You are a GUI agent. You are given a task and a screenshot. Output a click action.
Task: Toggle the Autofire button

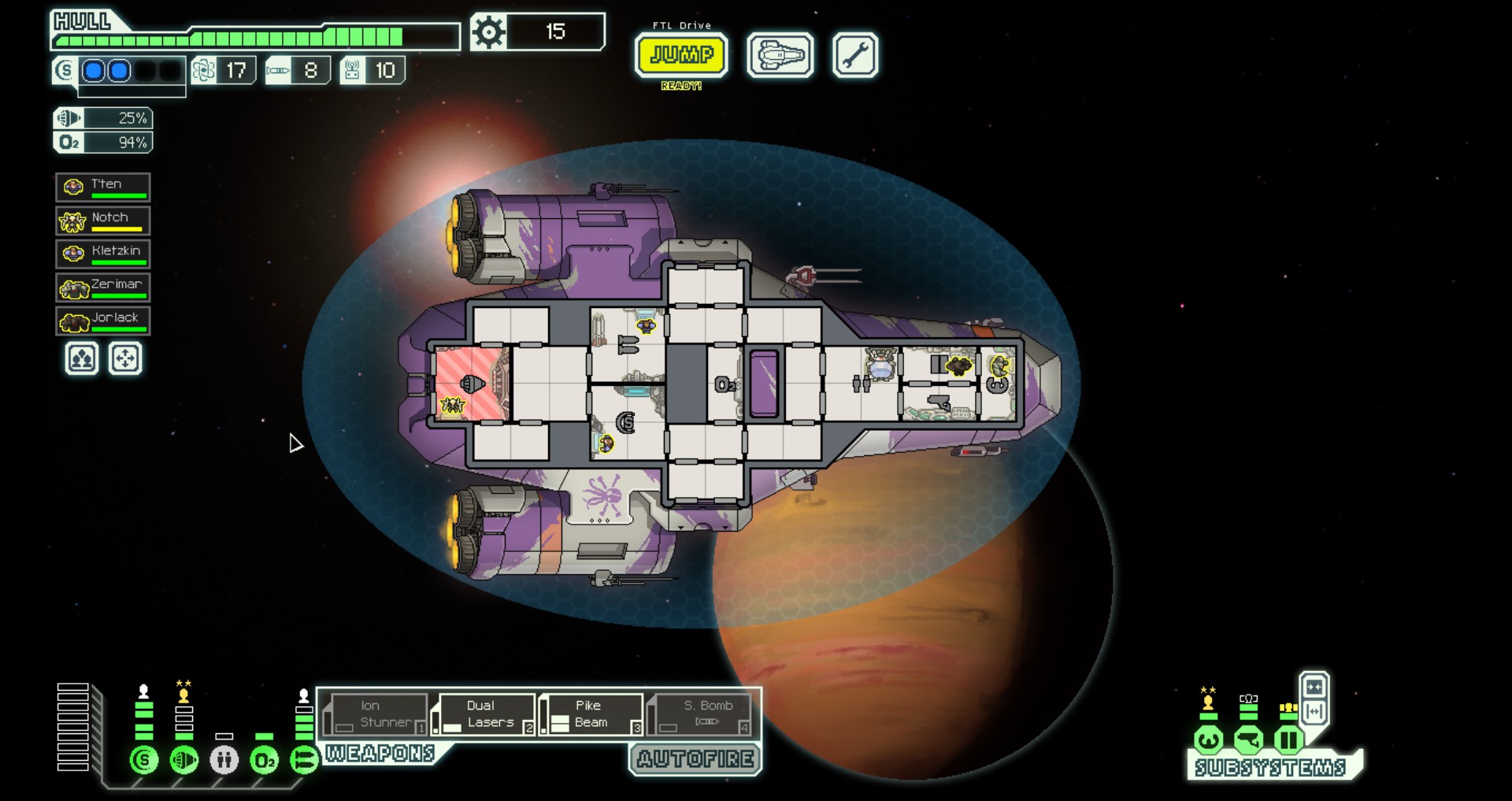pos(695,759)
